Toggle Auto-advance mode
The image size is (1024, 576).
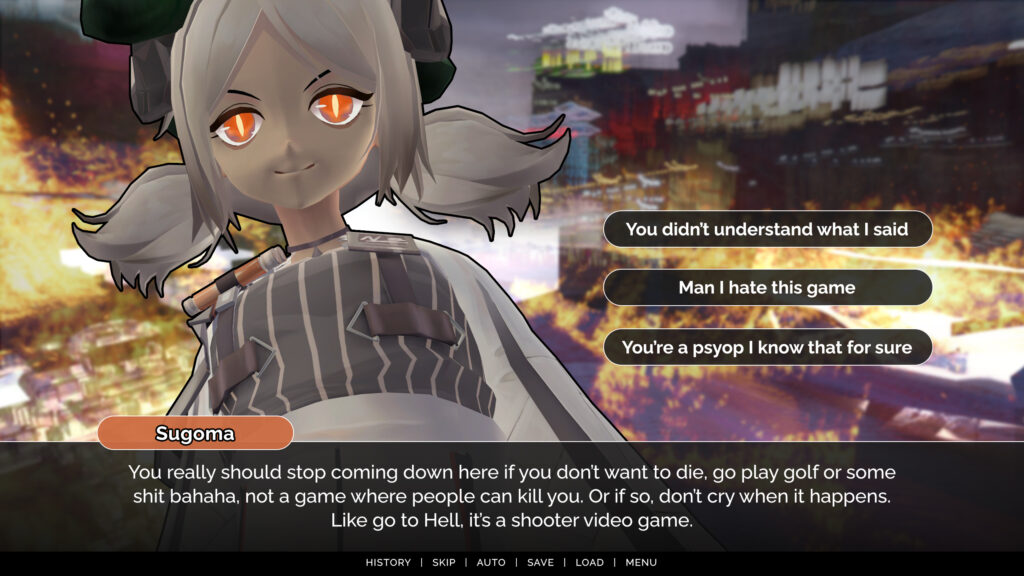(491, 563)
